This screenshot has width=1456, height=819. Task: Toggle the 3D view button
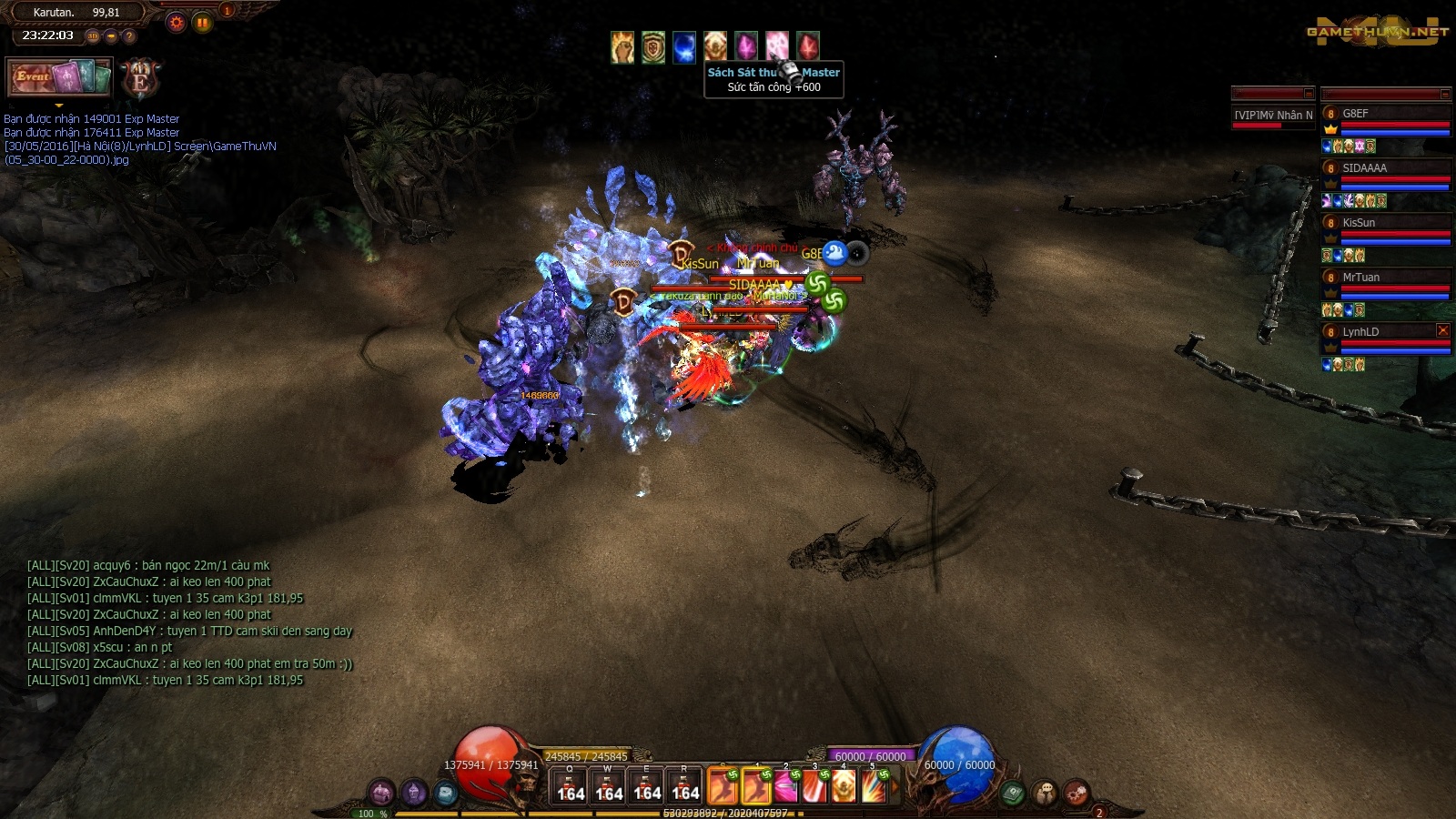pyautogui.click(x=93, y=36)
